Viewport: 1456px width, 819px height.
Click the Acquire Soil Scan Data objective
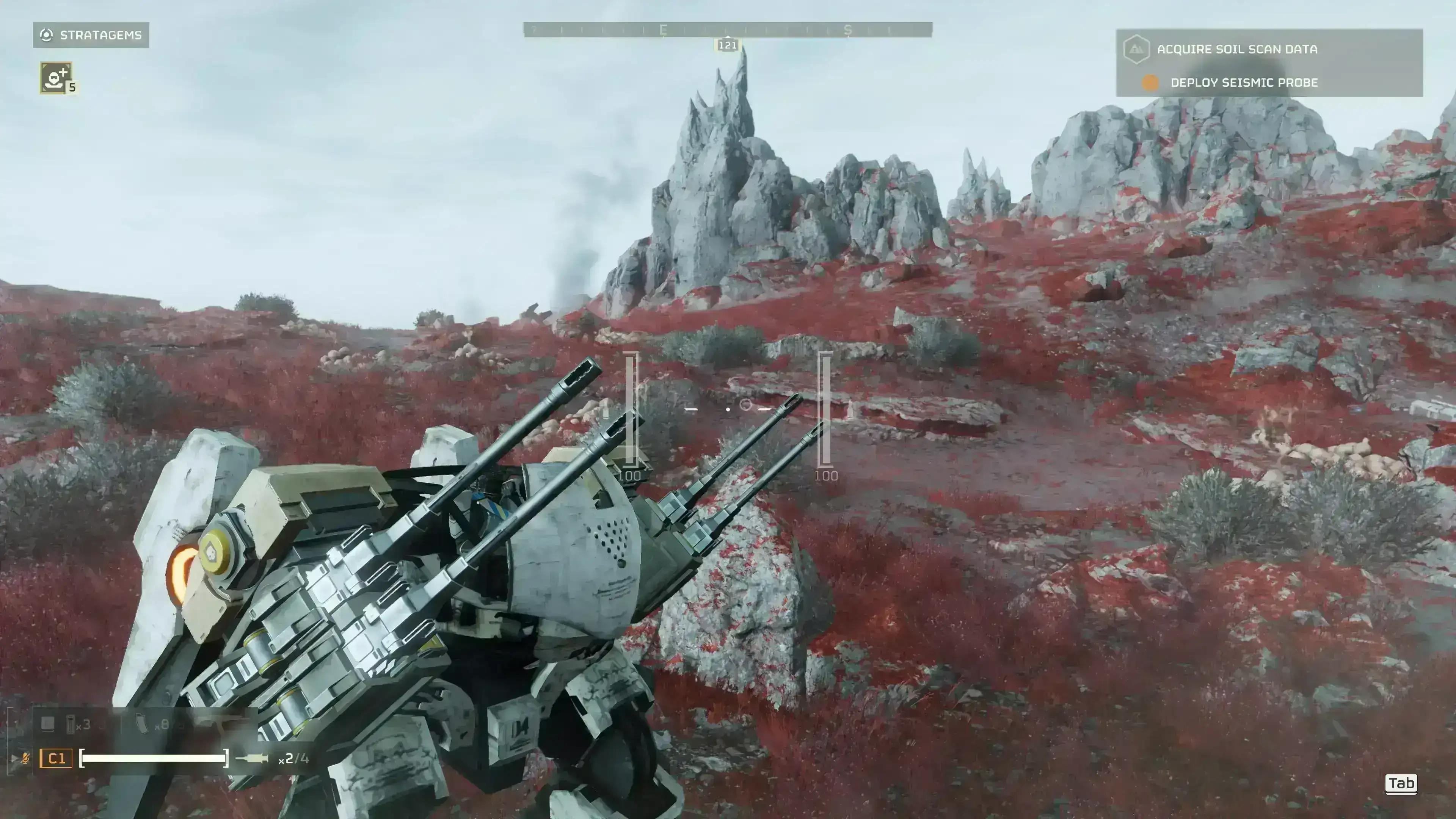click(x=1237, y=49)
